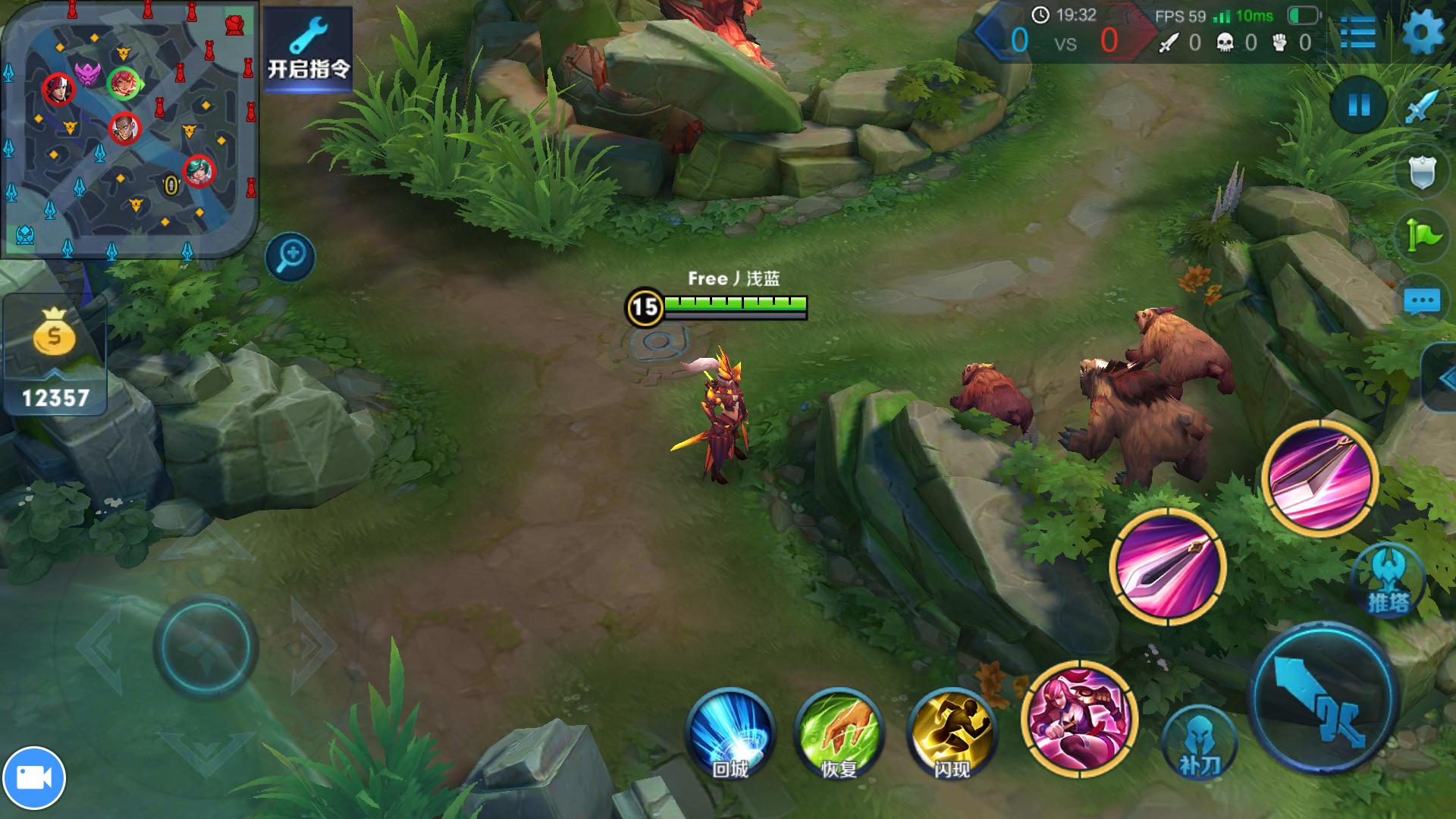Hit the large basic attack button

(x=1323, y=698)
